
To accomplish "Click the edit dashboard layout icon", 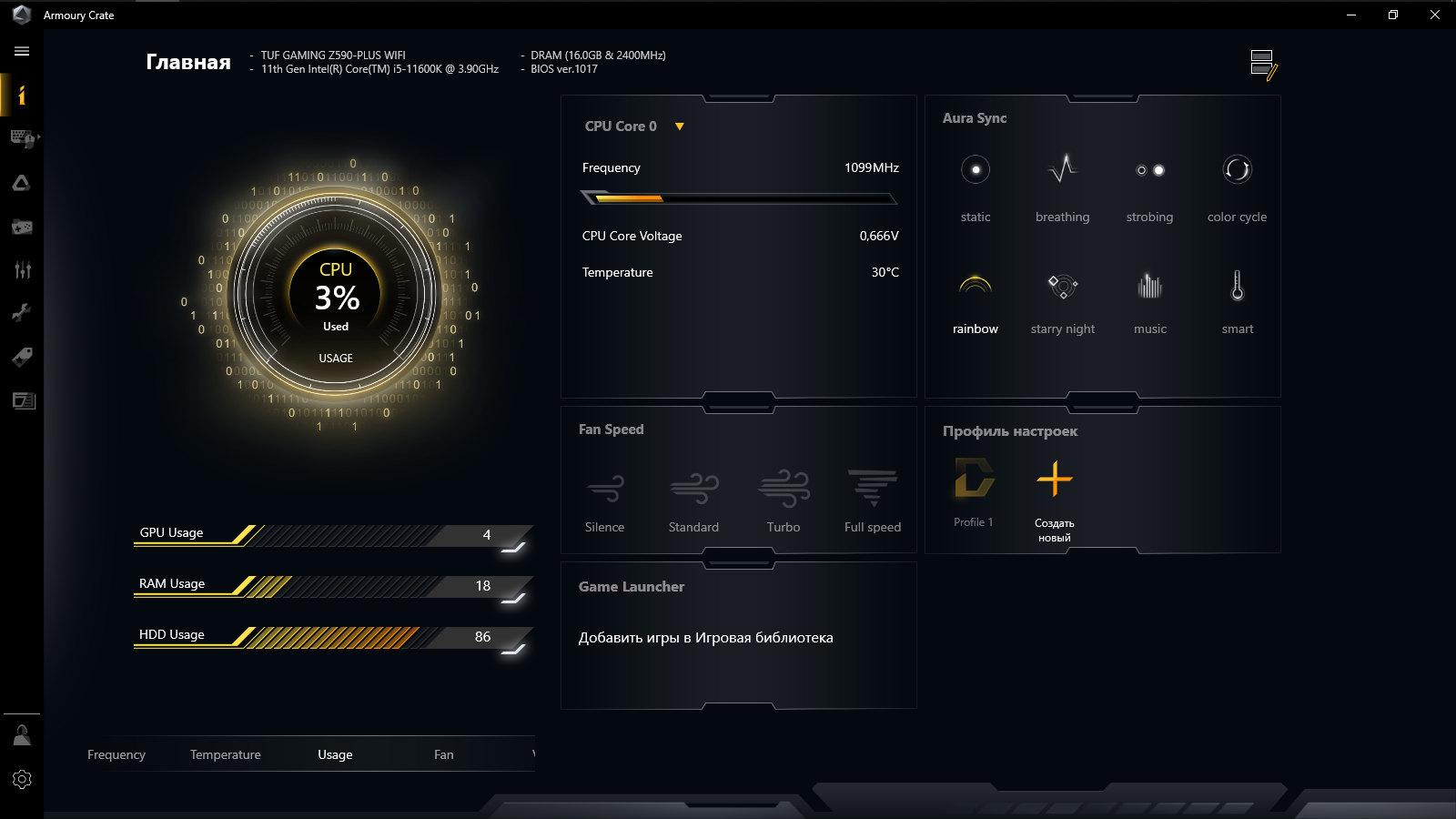I will 1263,64.
